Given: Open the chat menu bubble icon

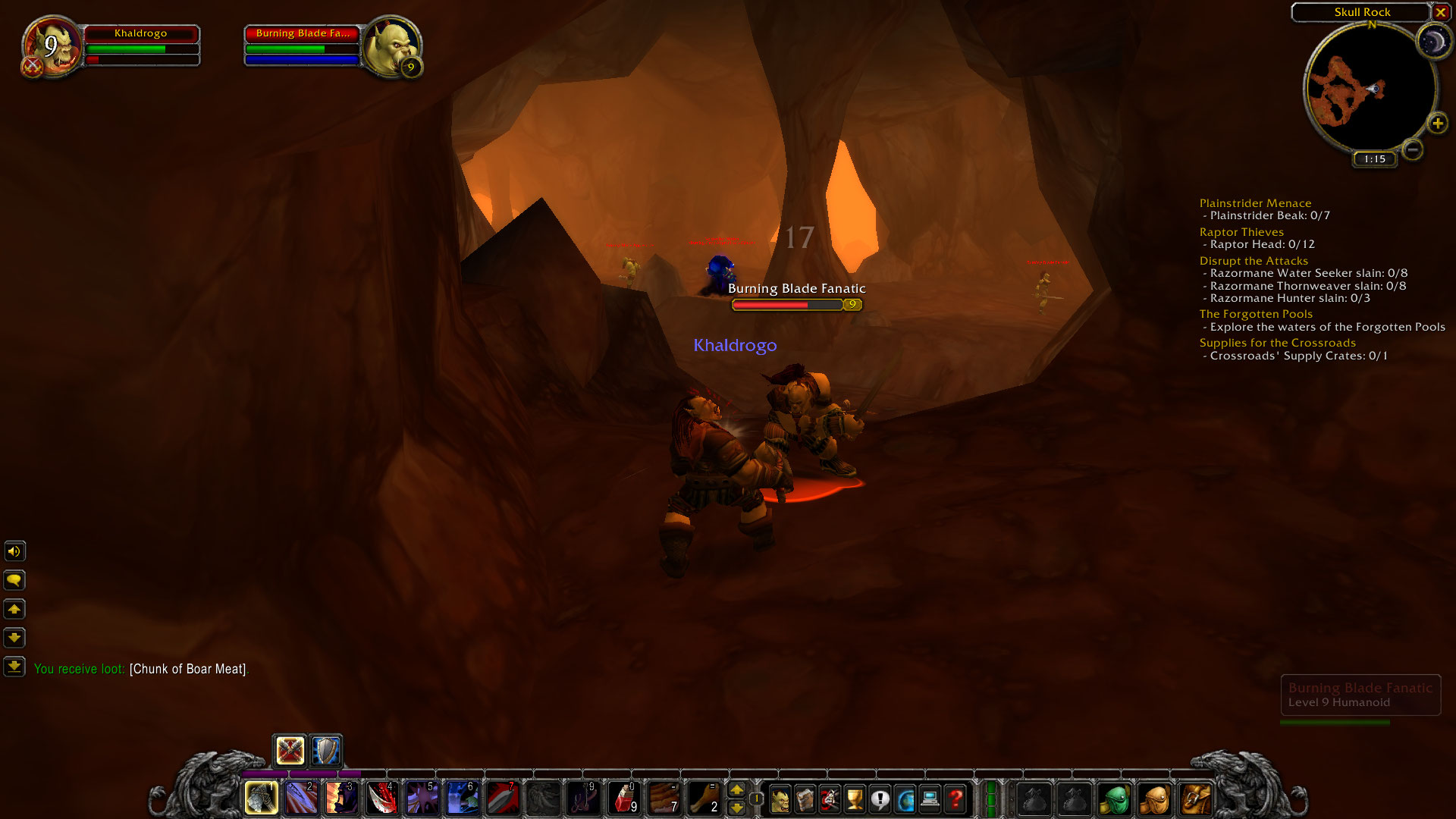Looking at the screenshot, I should coord(14,580).
